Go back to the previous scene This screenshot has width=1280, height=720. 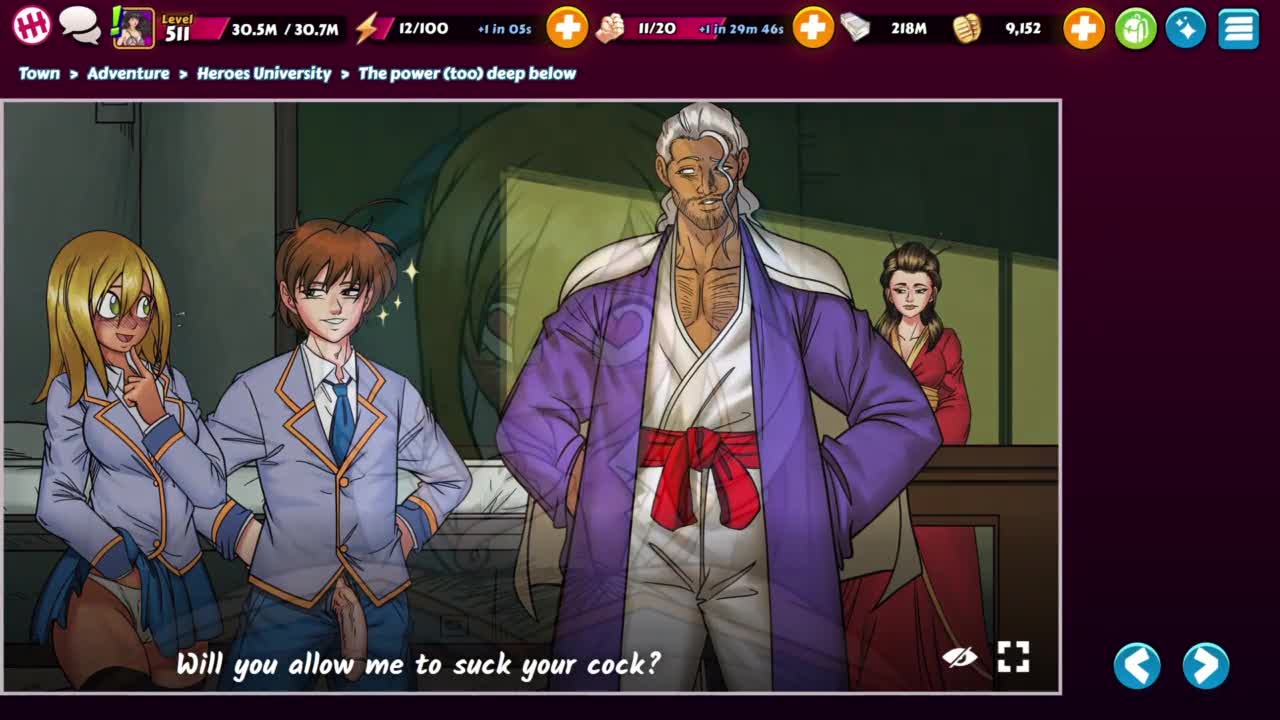pos(1137,665)
